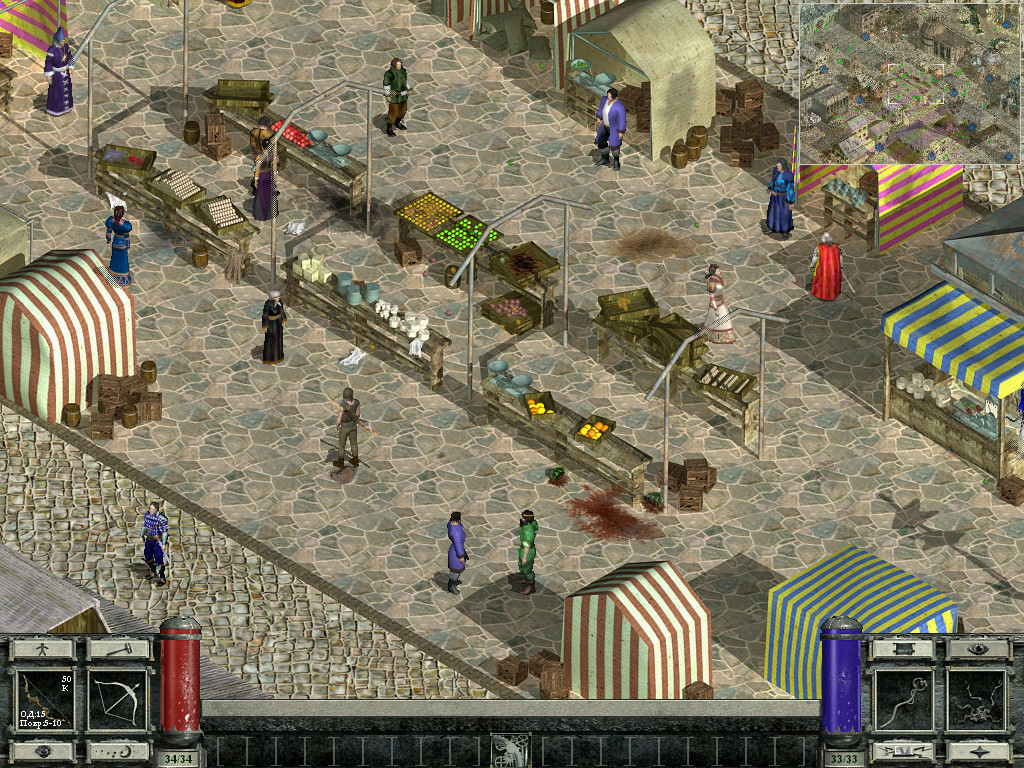Viewport: 1024px width, 768px height.
Task: Open the minimap in the corner
Action: (x=910, y=83)
